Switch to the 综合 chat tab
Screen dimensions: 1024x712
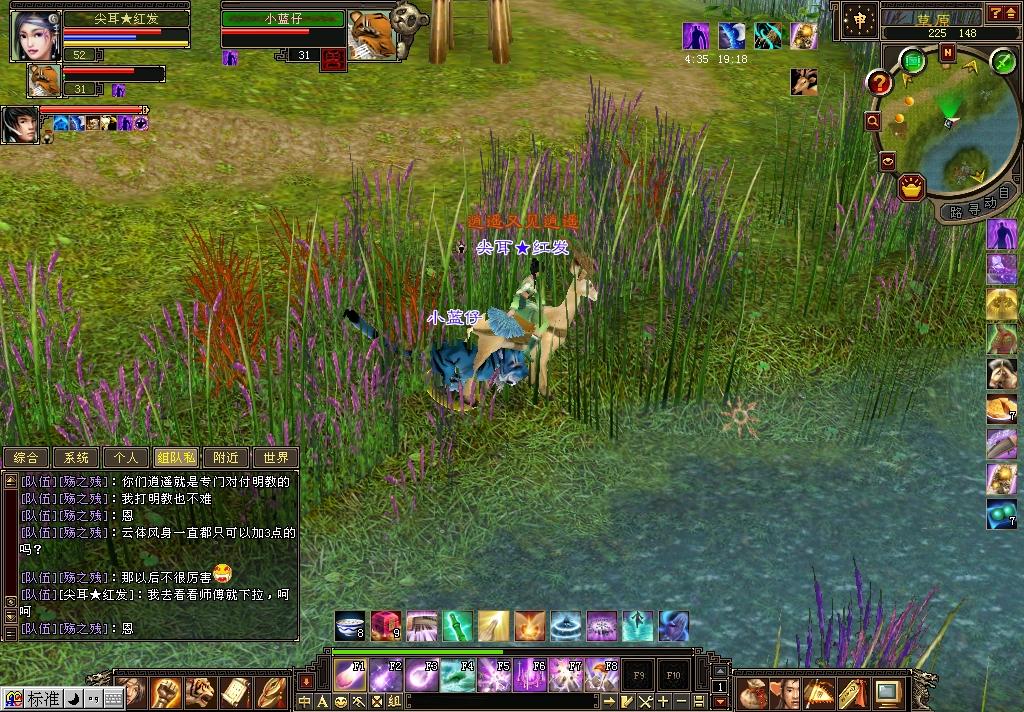[x=26, y=458]
